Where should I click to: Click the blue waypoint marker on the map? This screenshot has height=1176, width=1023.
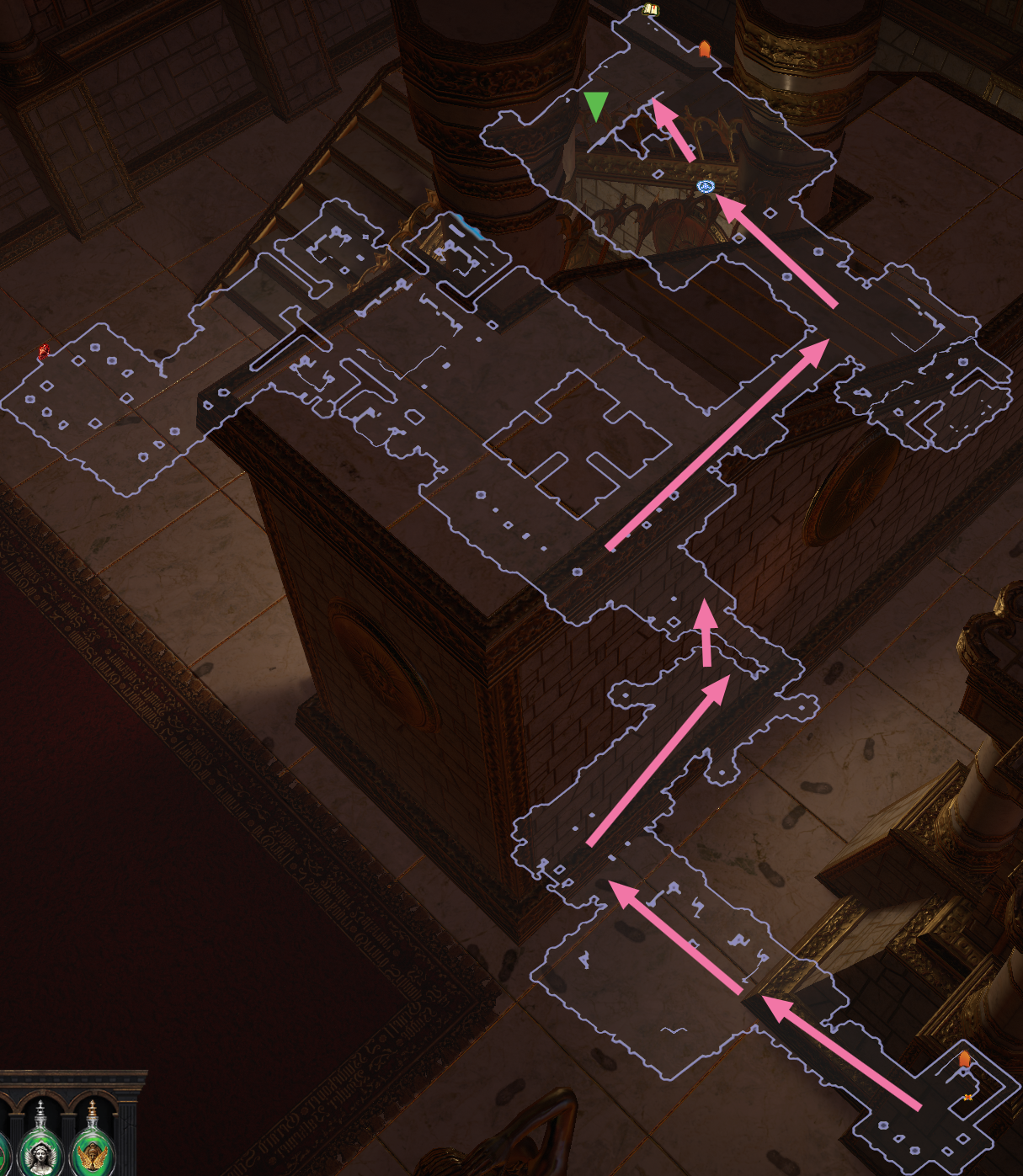tap(706, 187)
